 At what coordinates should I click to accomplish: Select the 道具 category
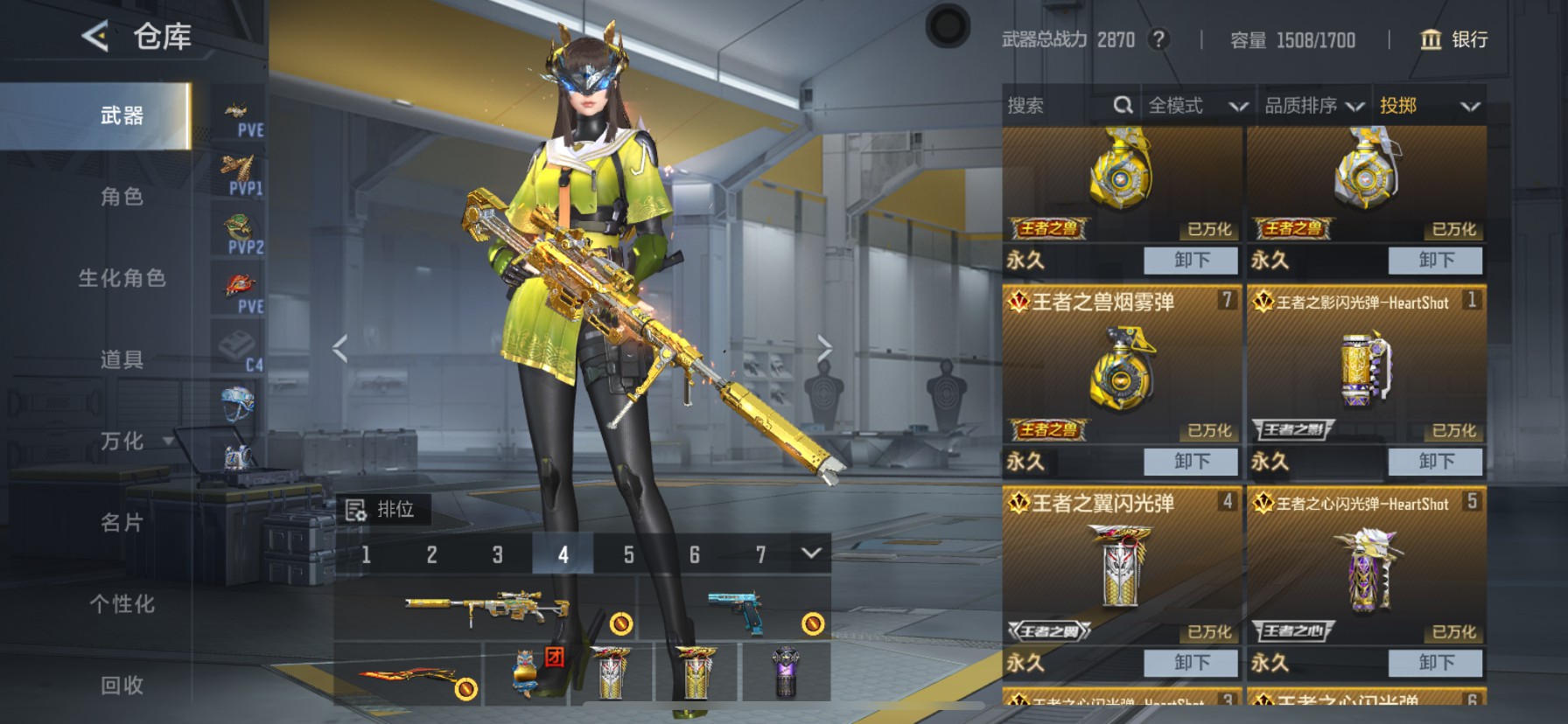122,359
